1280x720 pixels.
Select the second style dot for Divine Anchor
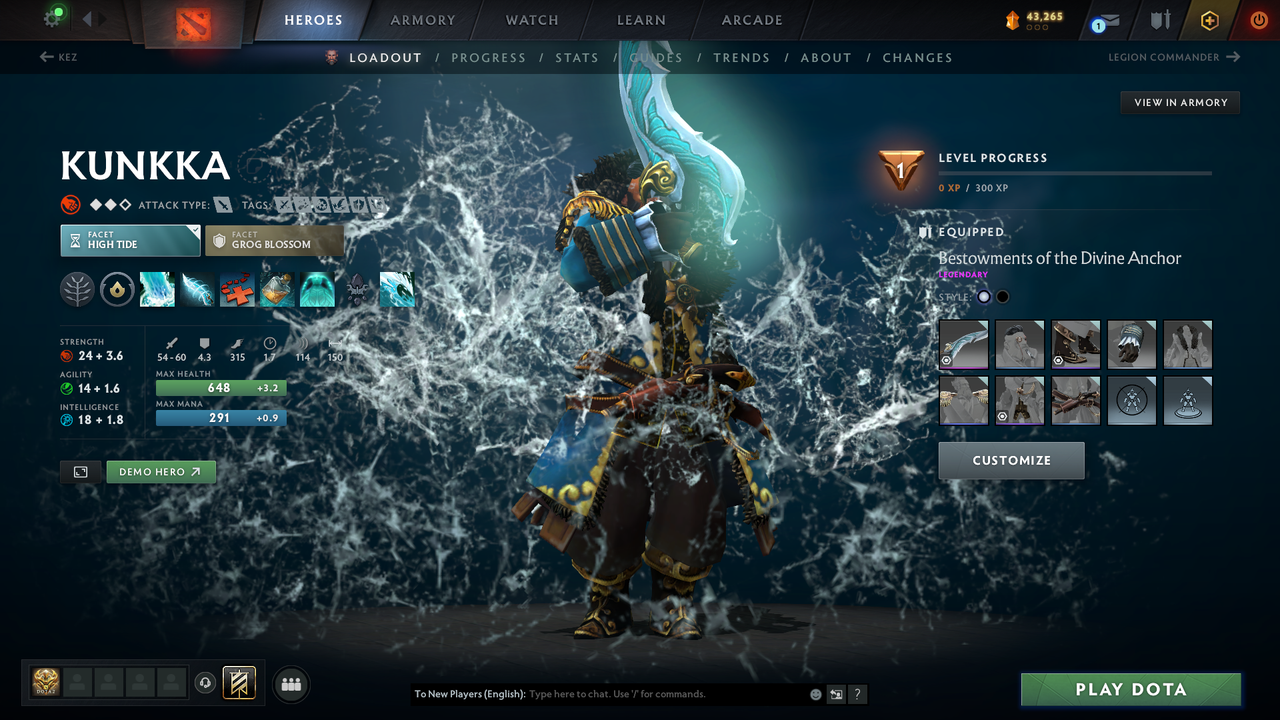1002,296
